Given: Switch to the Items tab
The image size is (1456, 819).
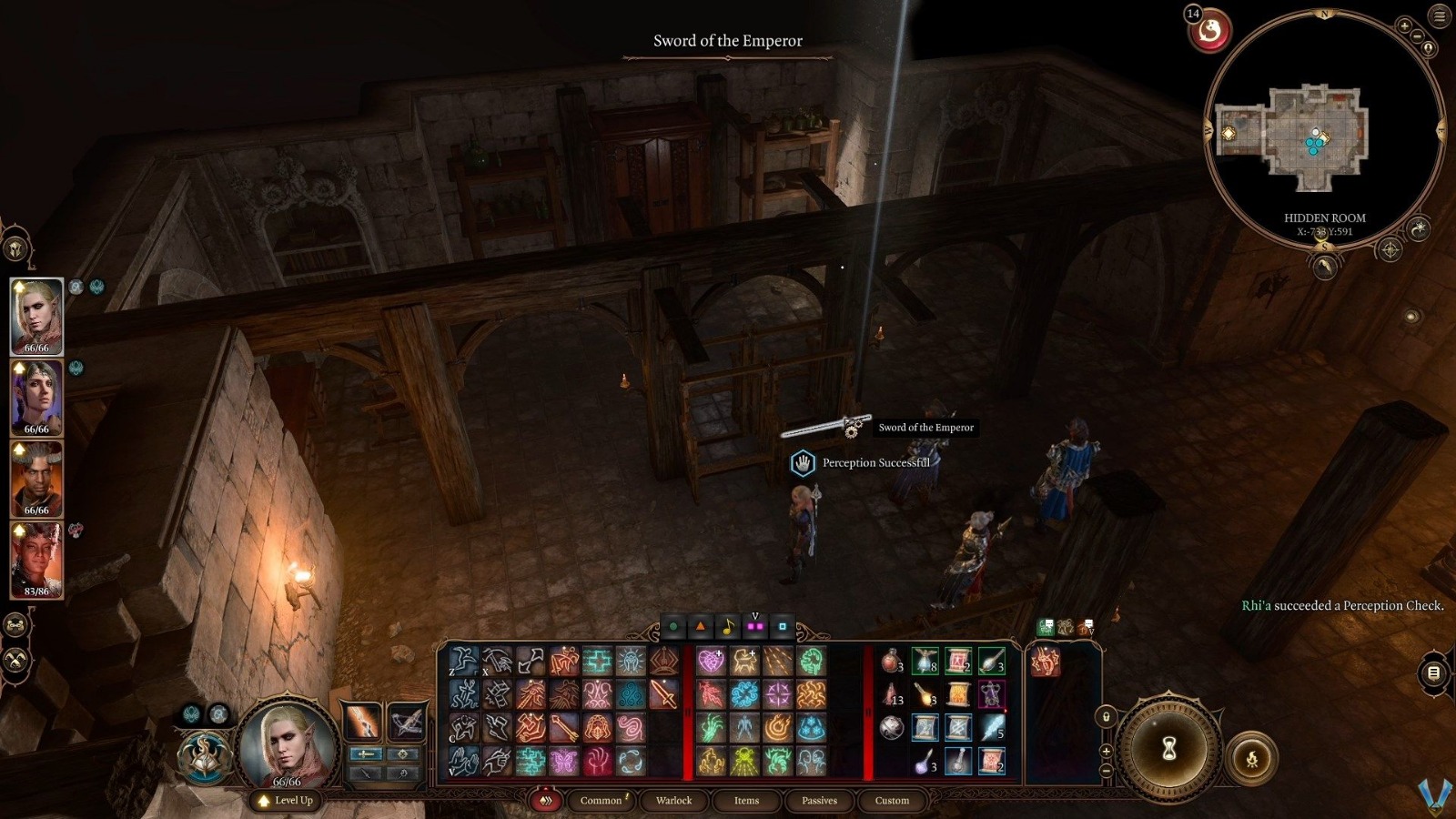Looking at the screenshot, I should coord(745,801).
